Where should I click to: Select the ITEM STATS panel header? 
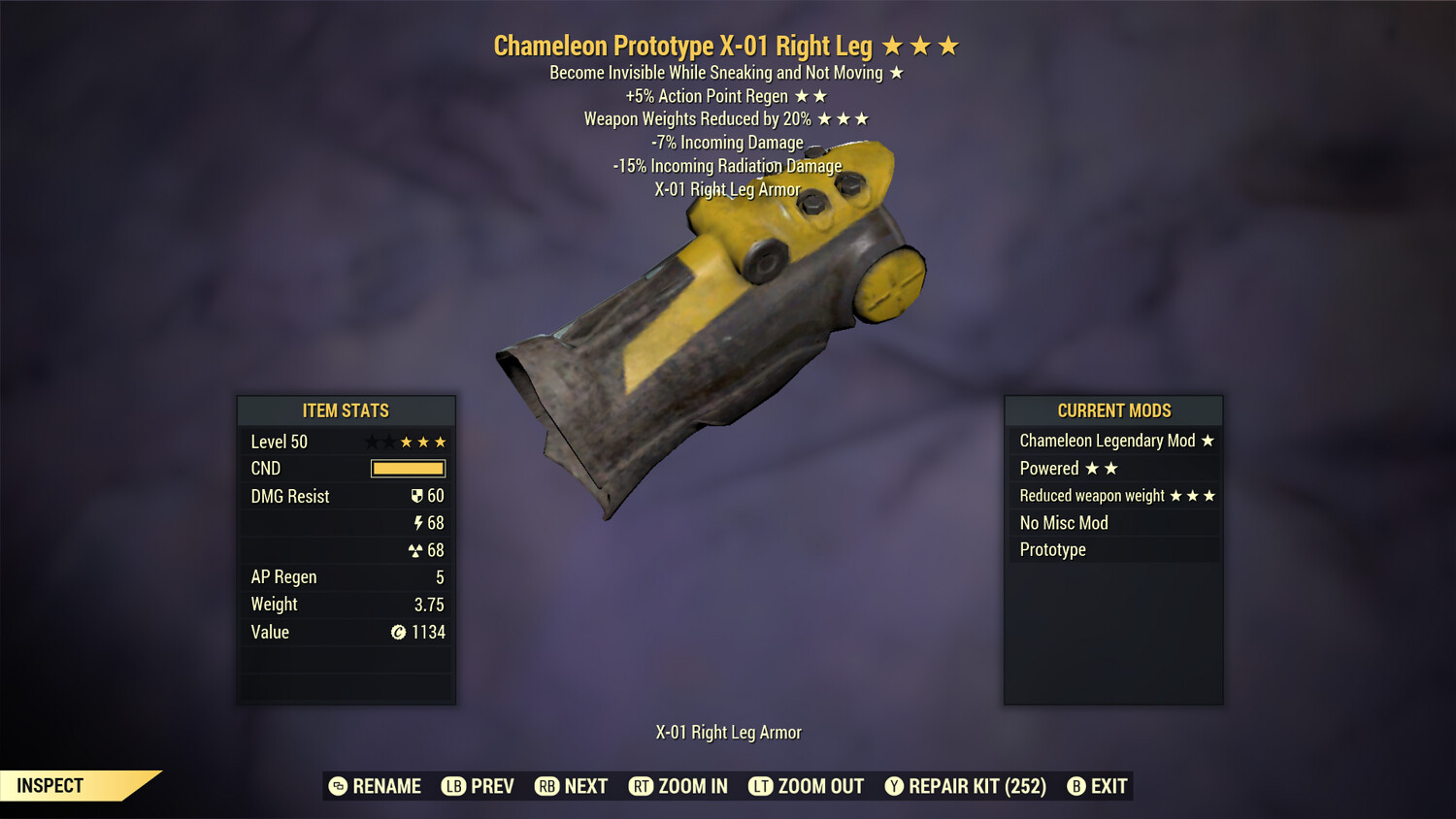pos(347,410)
